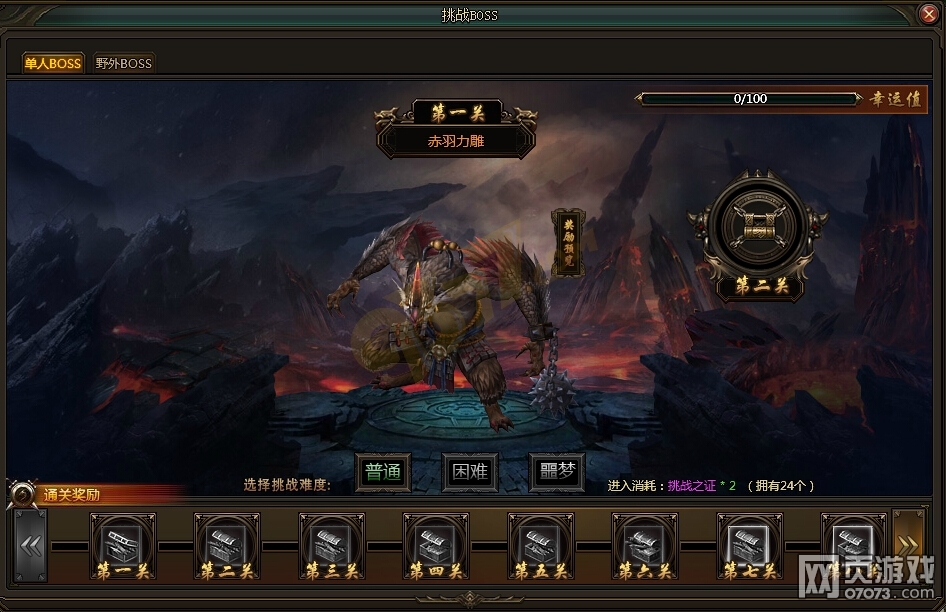Screen dimensions: 946x612
Task: Pick 噩梦 difficulty
Action: [x=557, y=472]
